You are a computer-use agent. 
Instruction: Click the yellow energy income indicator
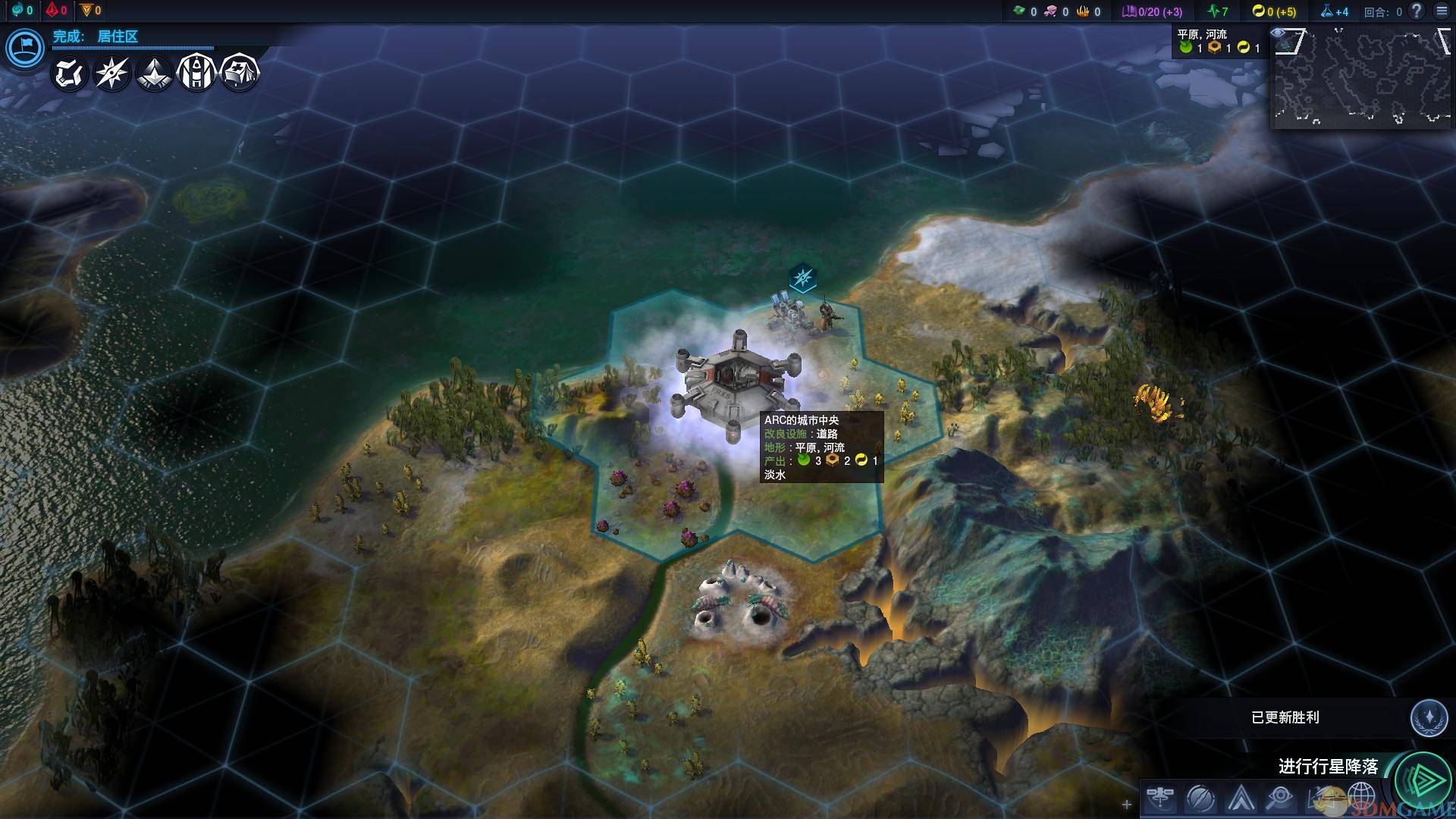tap(1274, 11)
